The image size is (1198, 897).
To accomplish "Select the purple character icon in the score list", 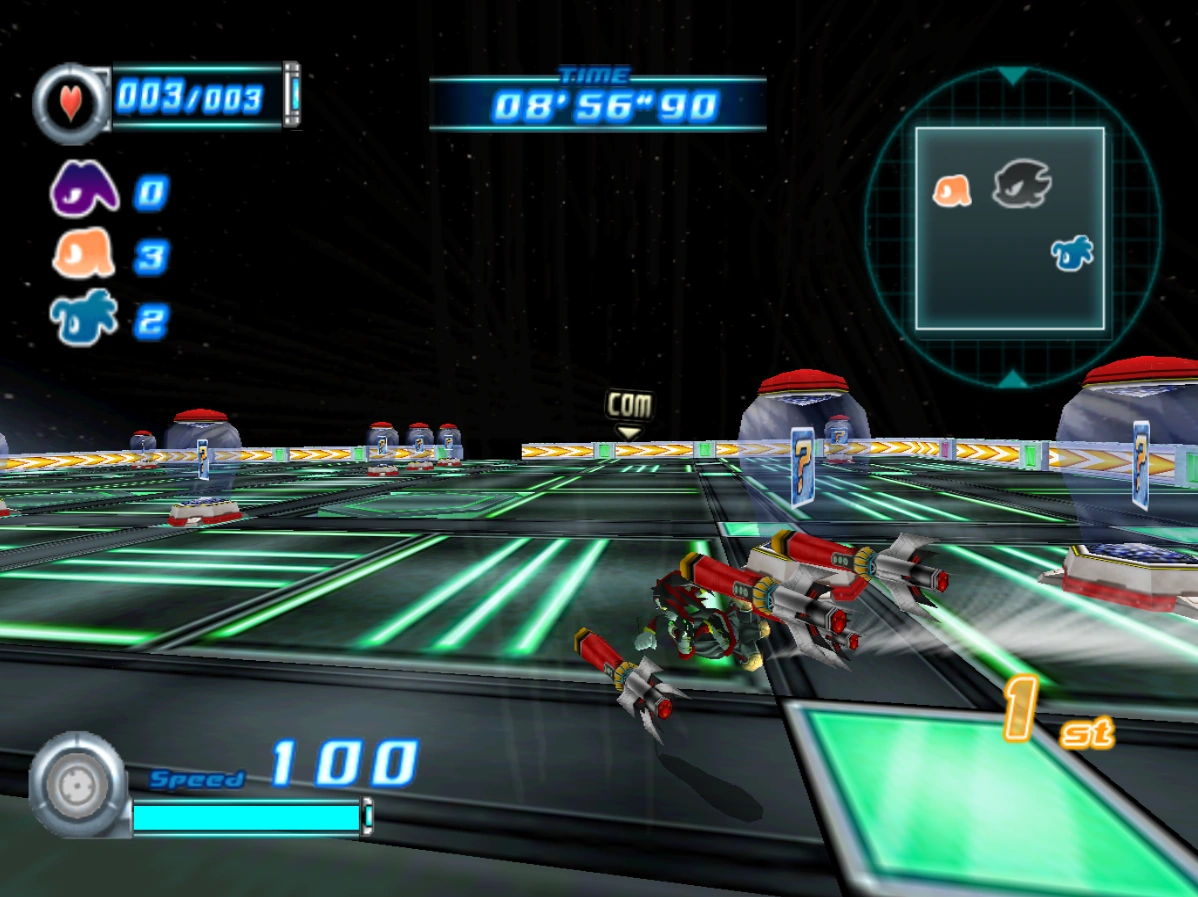I will [x=84, y=190].
